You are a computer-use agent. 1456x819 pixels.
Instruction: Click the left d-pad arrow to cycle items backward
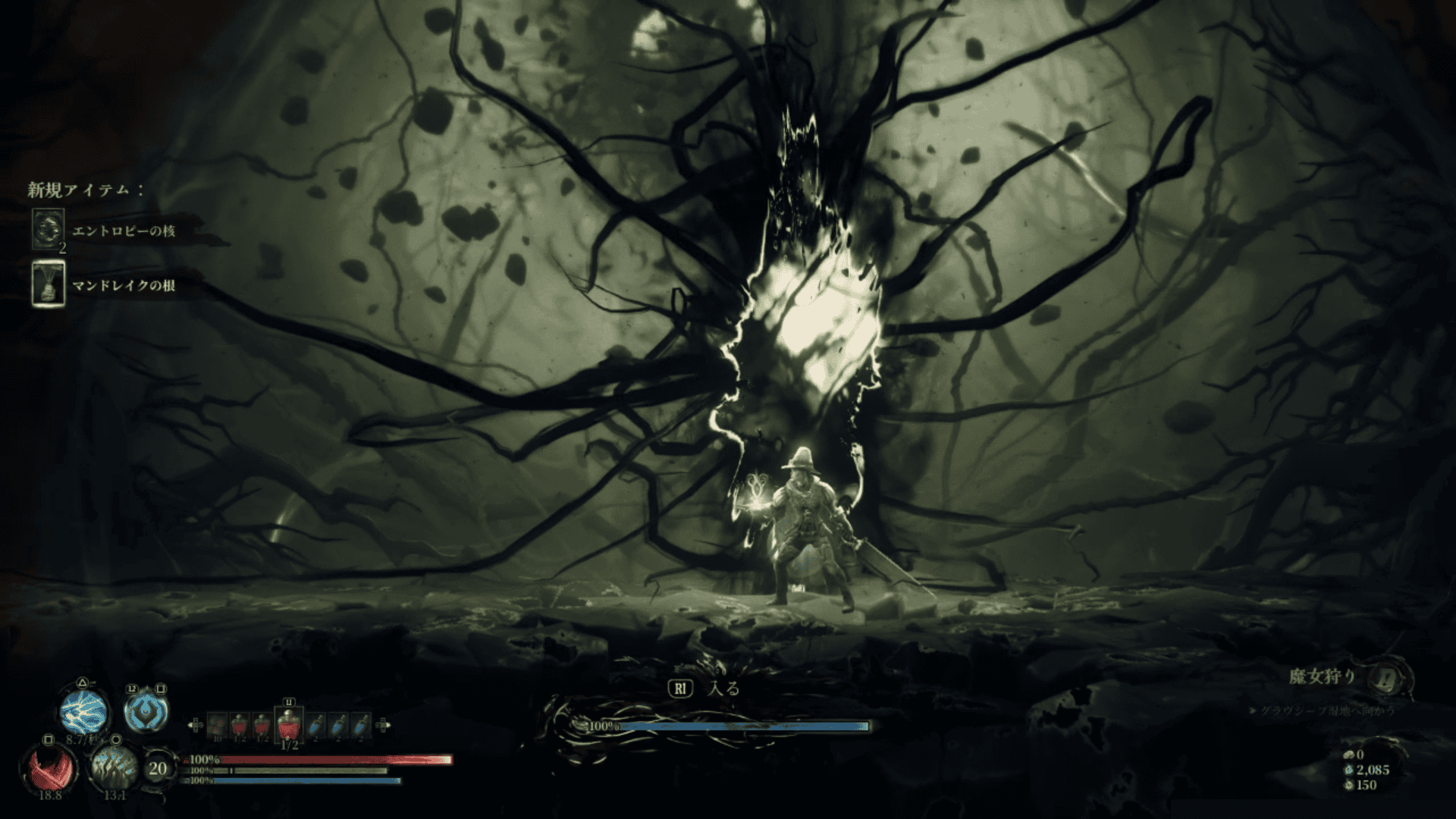point(197,726)
